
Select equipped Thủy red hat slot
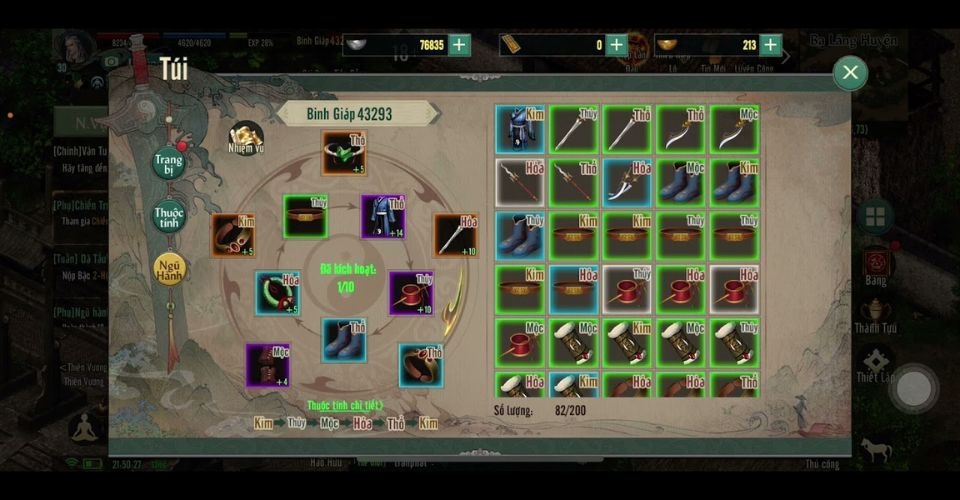pyautogui.click(x=411, y=293)
